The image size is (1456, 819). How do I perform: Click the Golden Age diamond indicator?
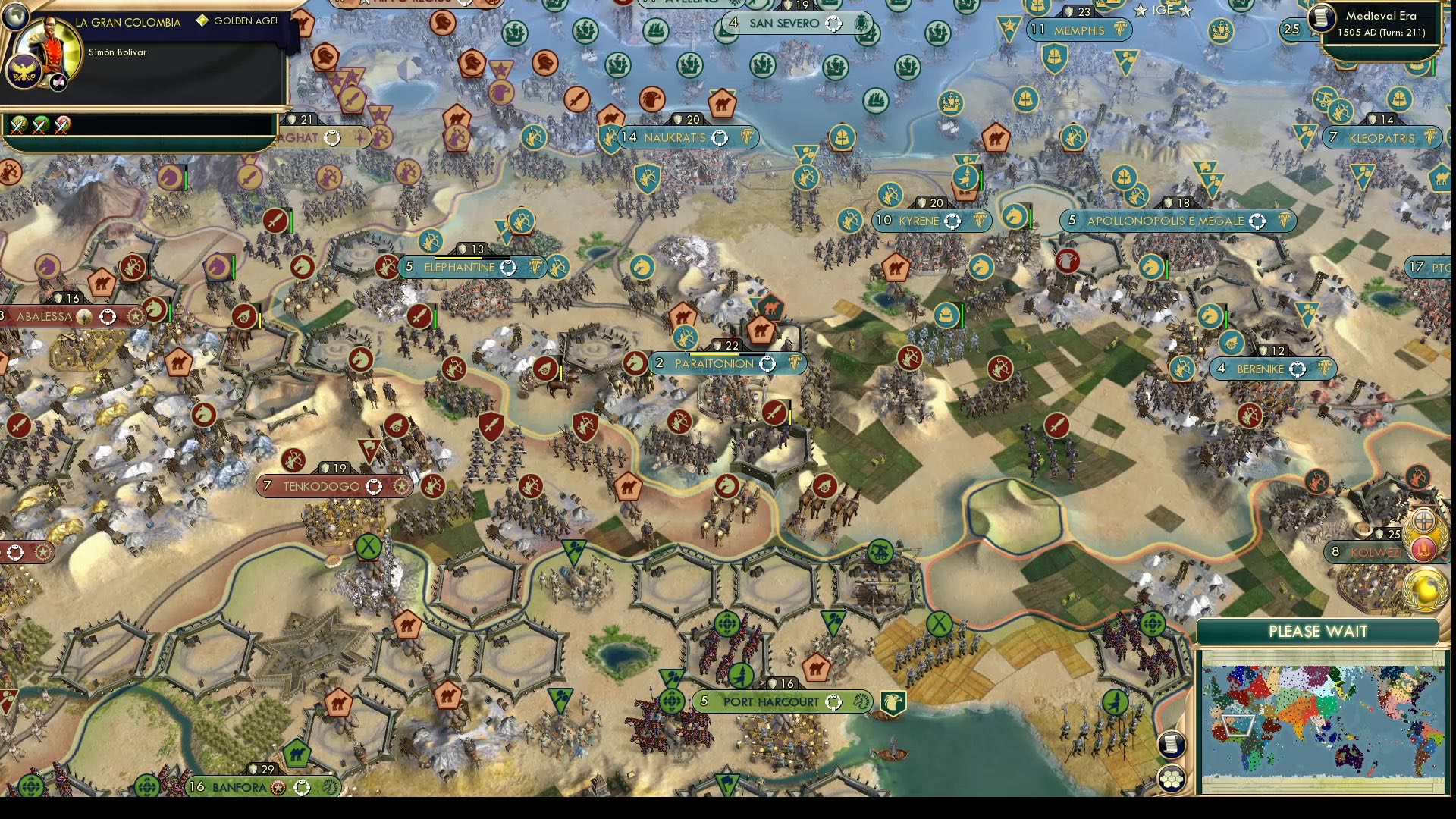[203, 21]
